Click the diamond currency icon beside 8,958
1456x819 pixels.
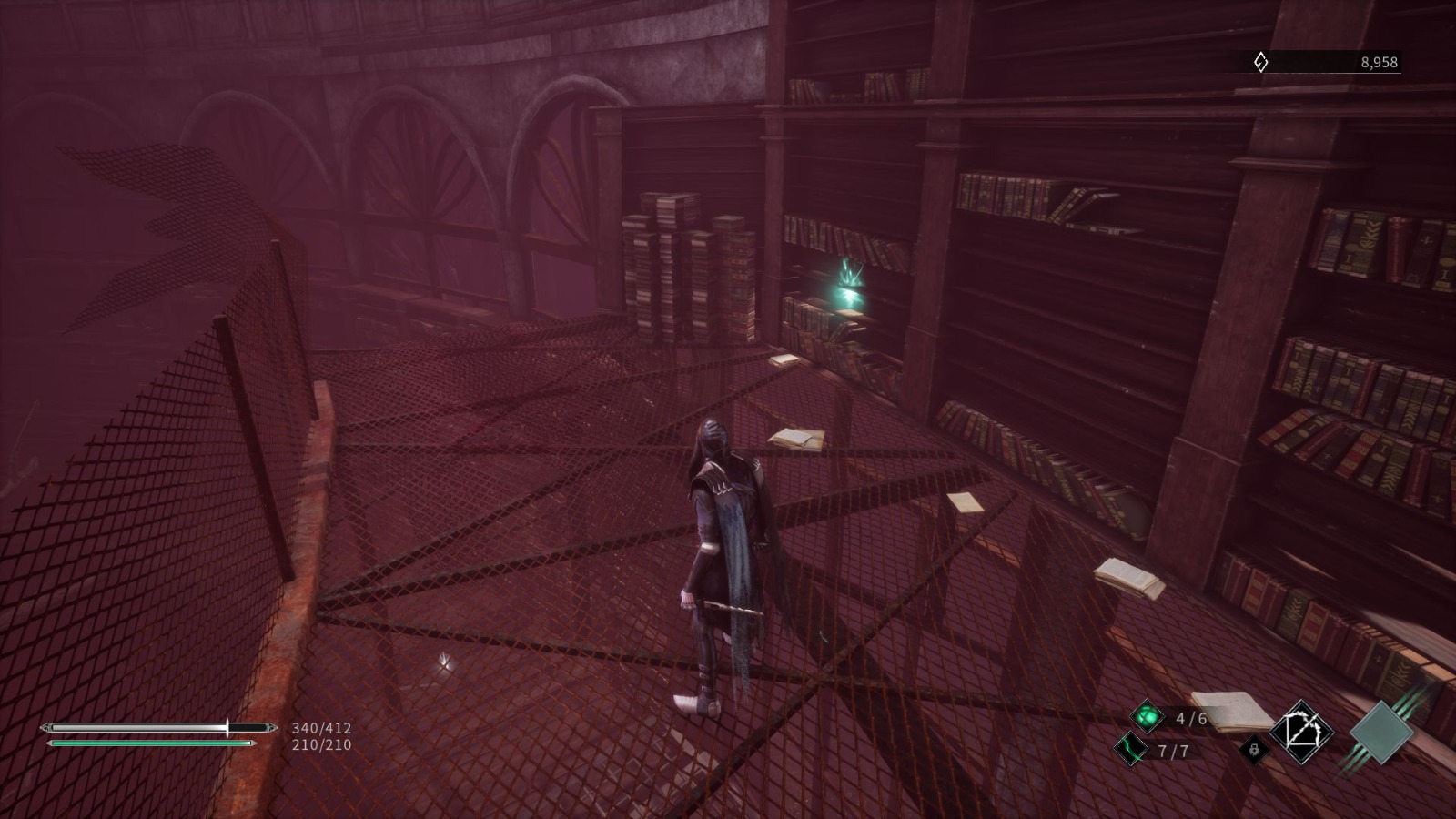(x=1259, y=62)
